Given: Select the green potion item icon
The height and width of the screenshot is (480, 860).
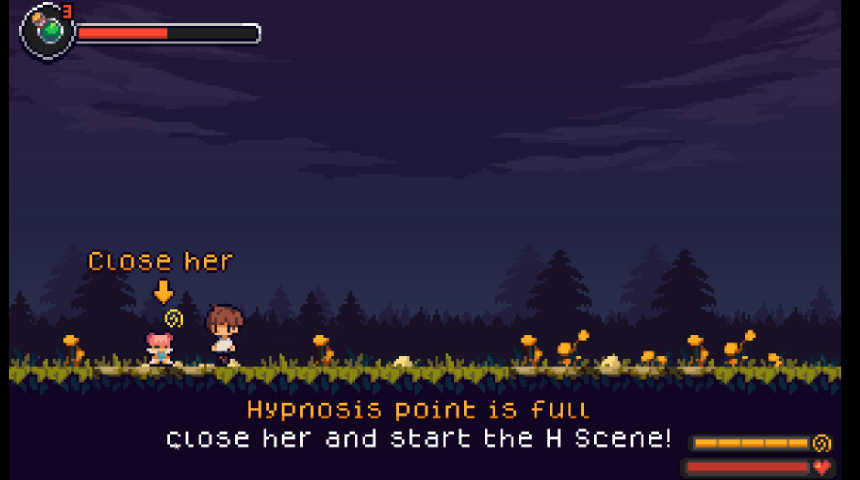Looking at the screenshot, I should 47,30.
